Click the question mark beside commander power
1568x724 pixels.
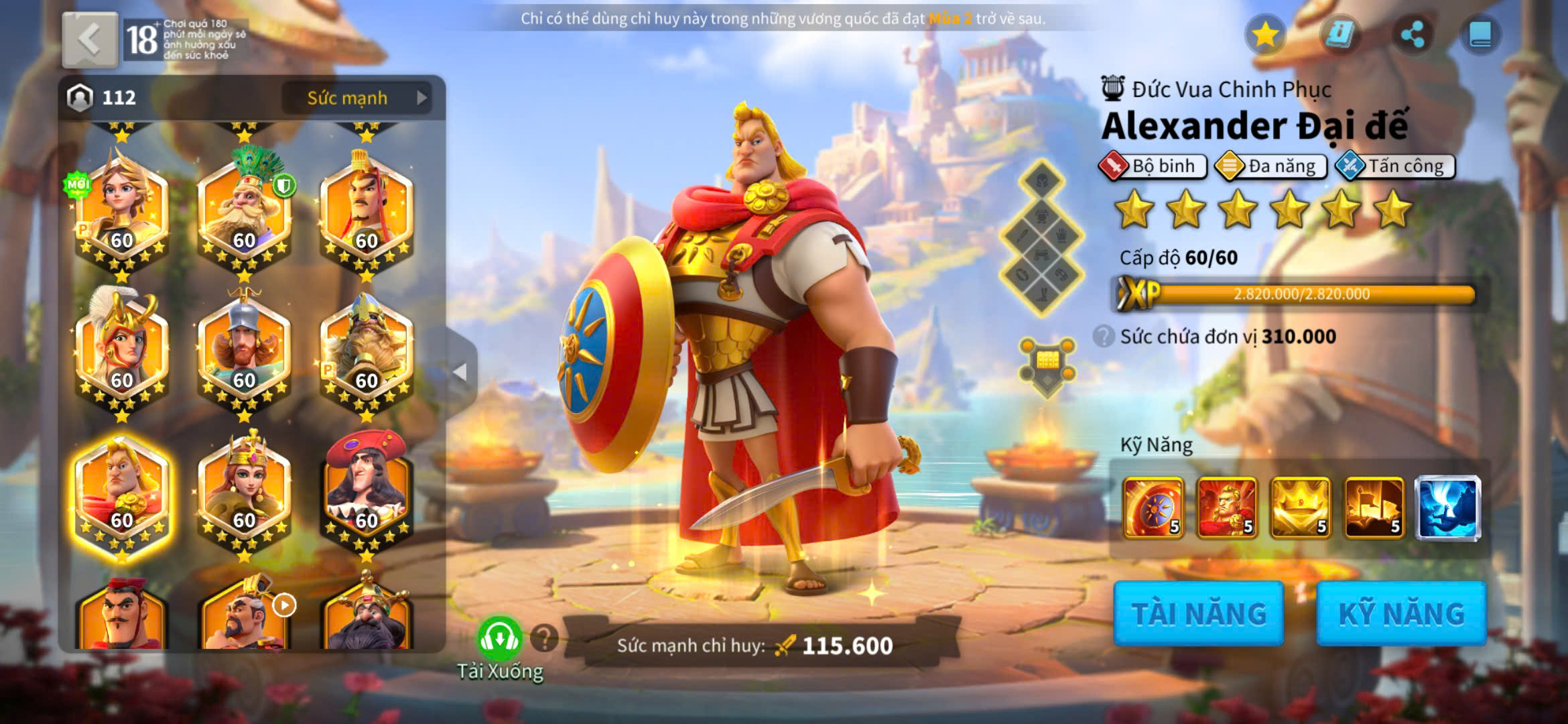tap(544, 638)
